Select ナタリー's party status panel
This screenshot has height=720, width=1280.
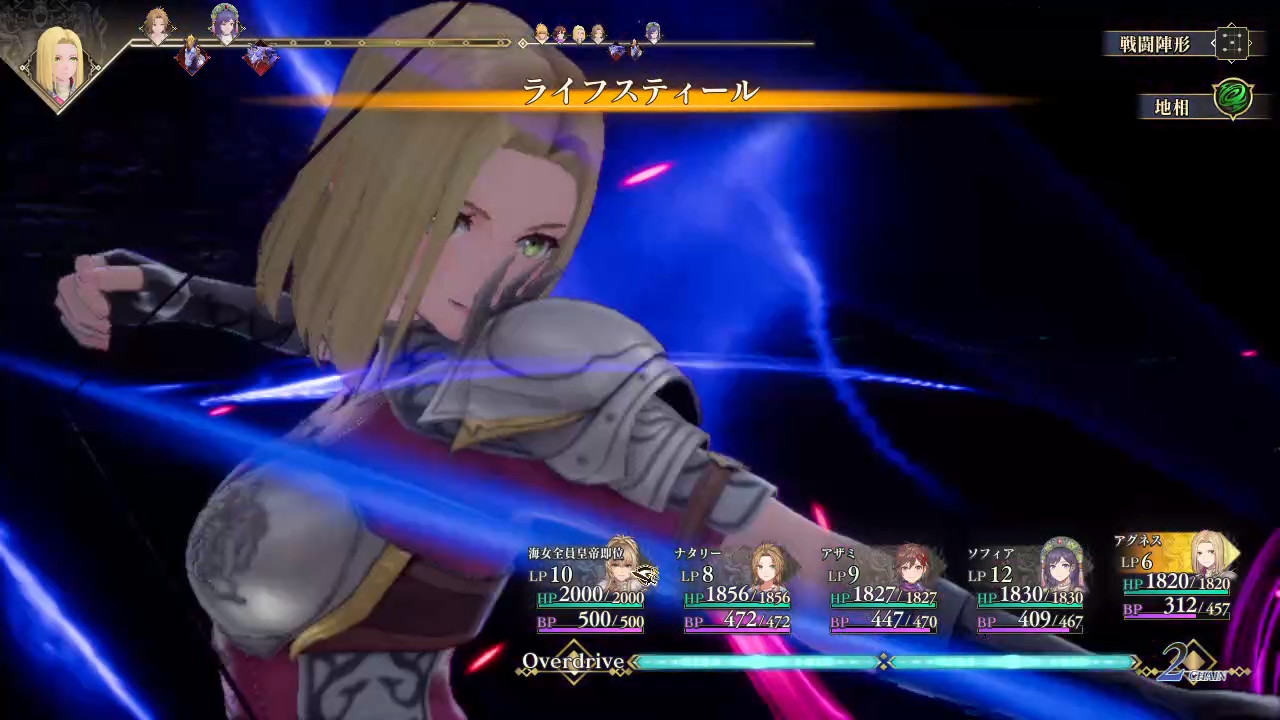click(736, 590)
